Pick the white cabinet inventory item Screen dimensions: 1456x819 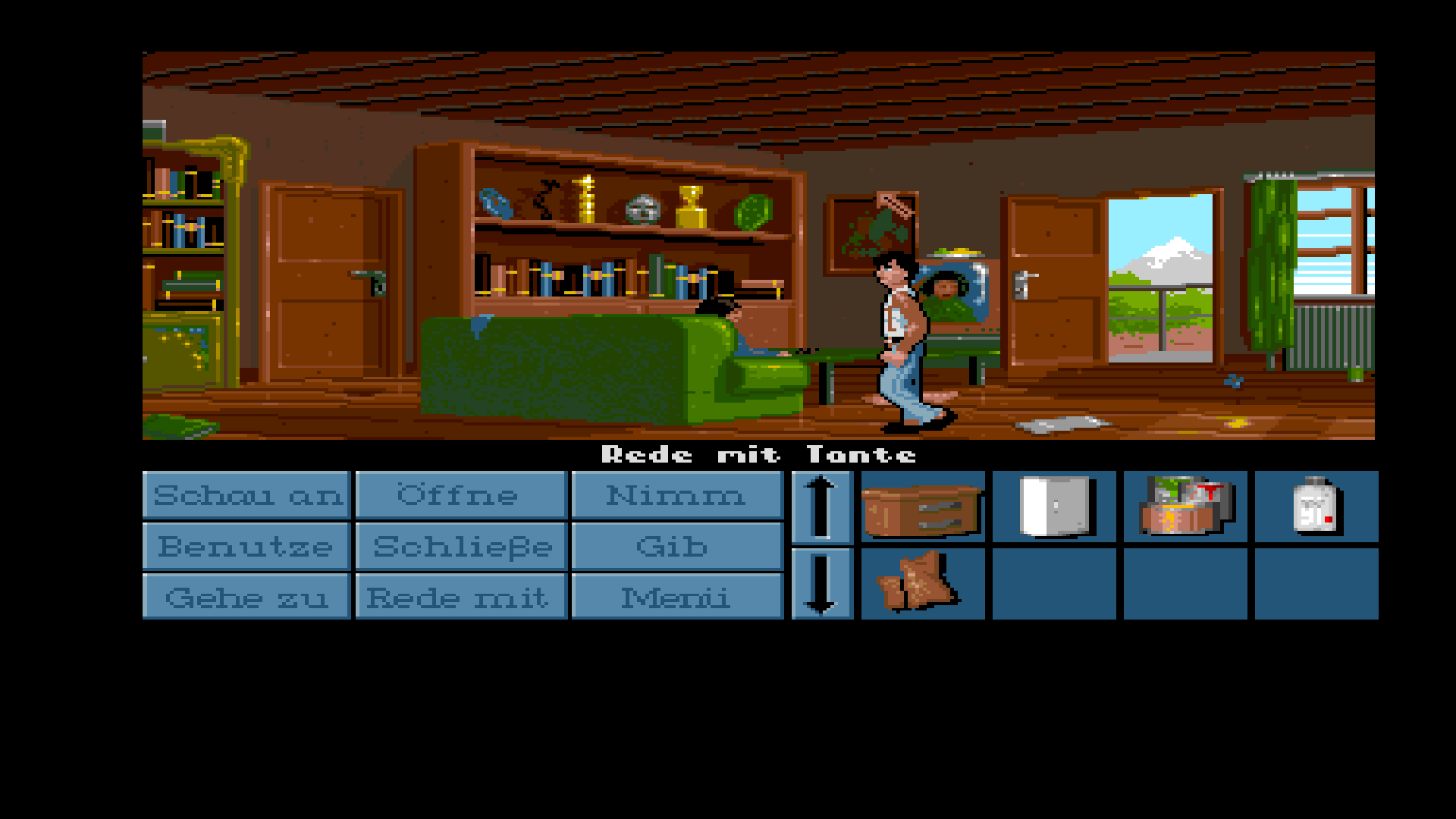tap(1054, 507)
